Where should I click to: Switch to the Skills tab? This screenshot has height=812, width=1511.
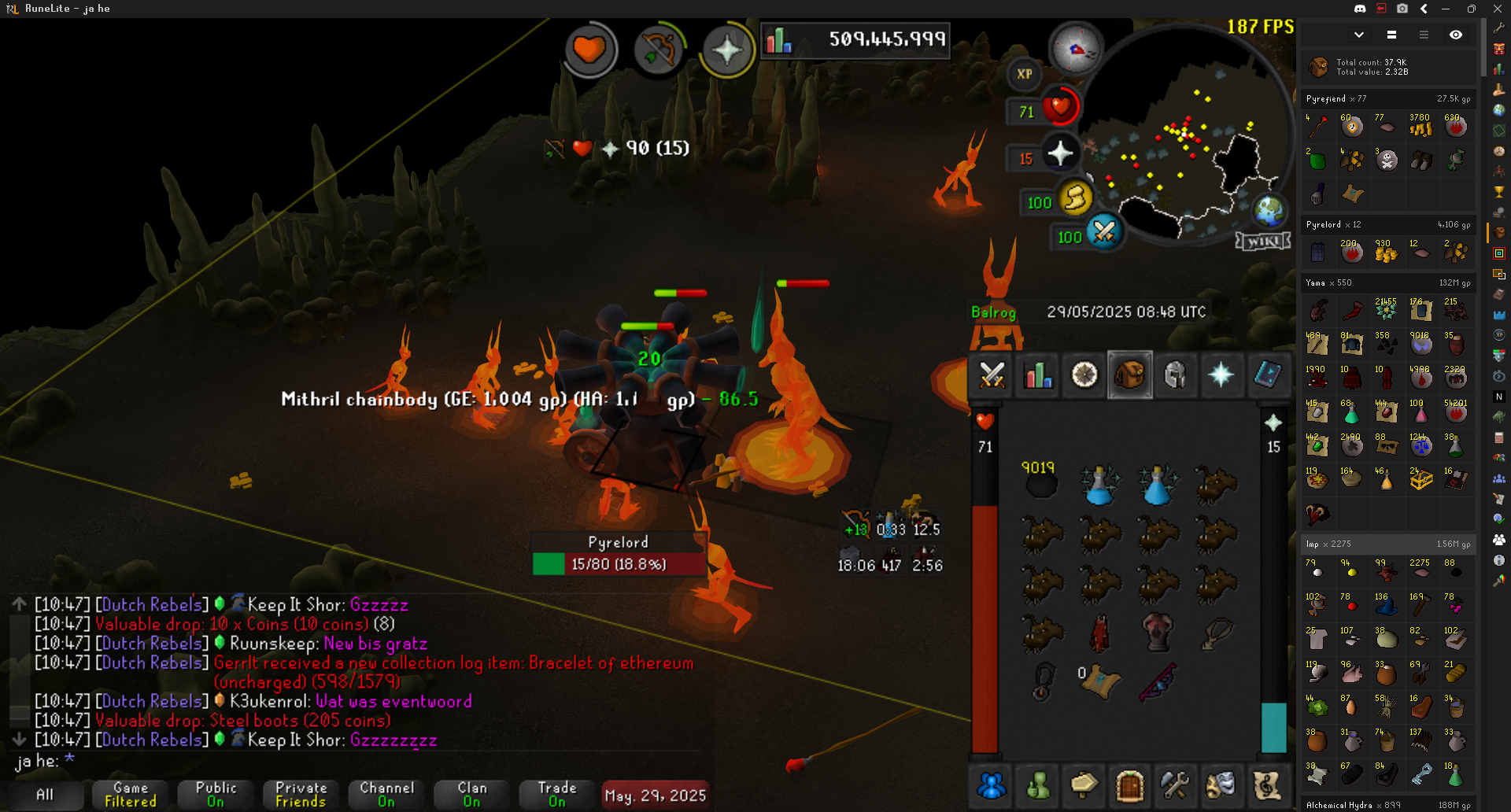pos(1038,375)
